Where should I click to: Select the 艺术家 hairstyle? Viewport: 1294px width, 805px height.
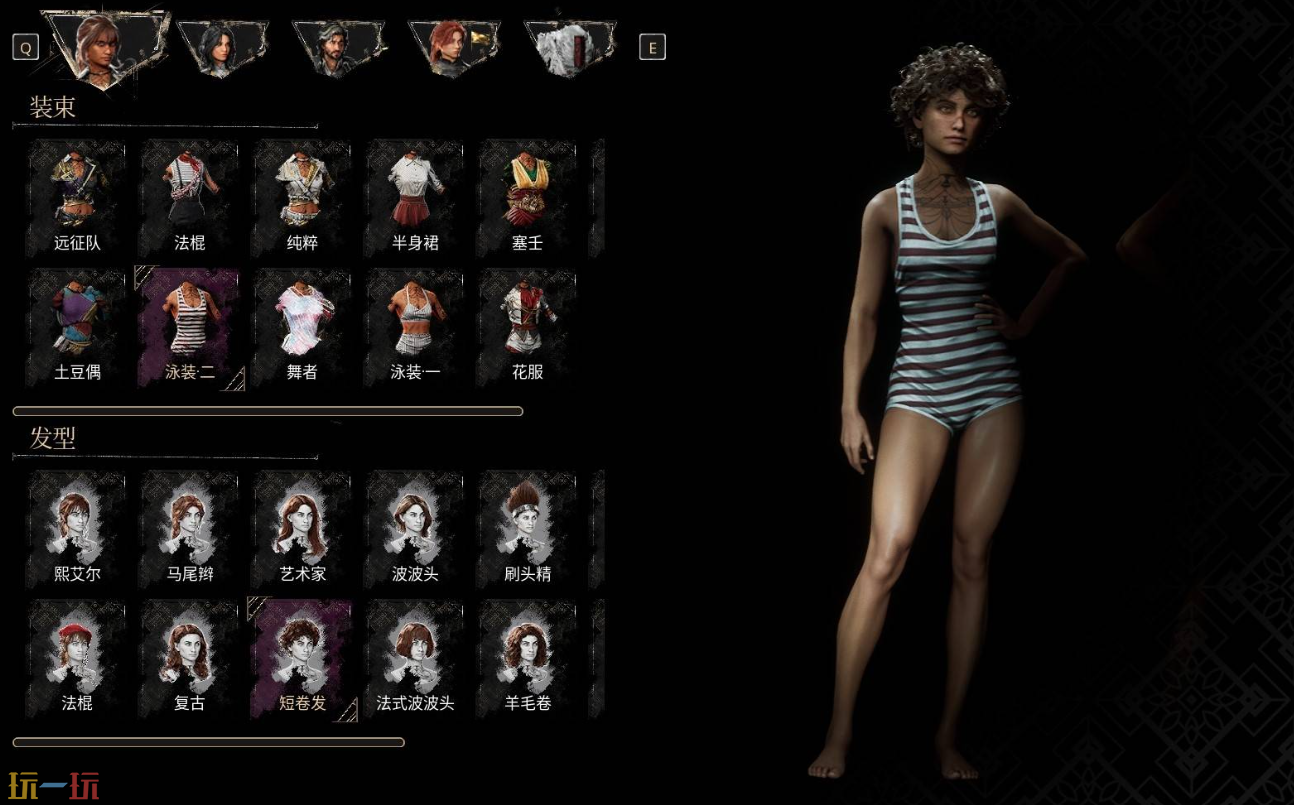[x=302, y=529]
